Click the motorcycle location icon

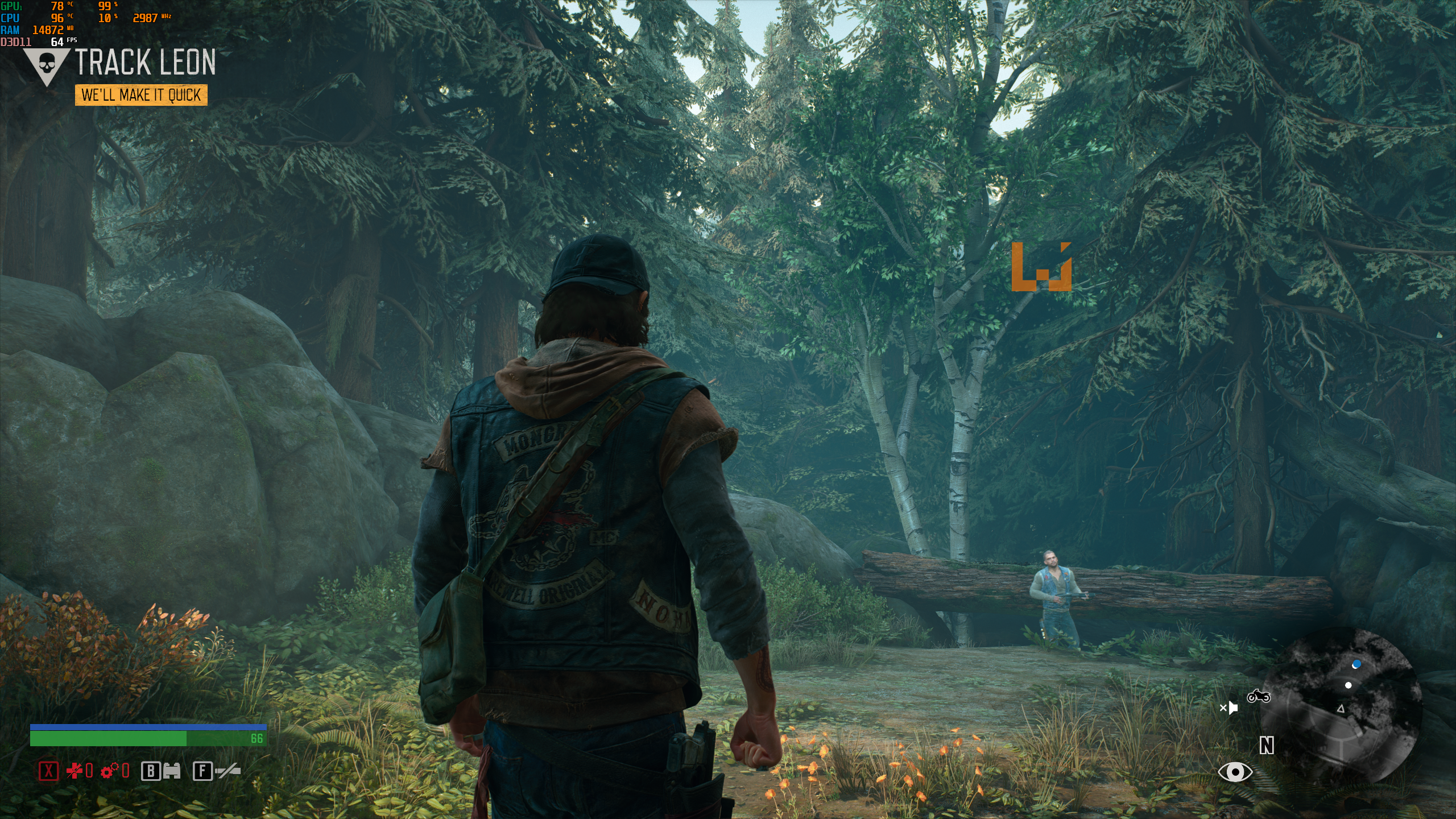(1258, 696)
